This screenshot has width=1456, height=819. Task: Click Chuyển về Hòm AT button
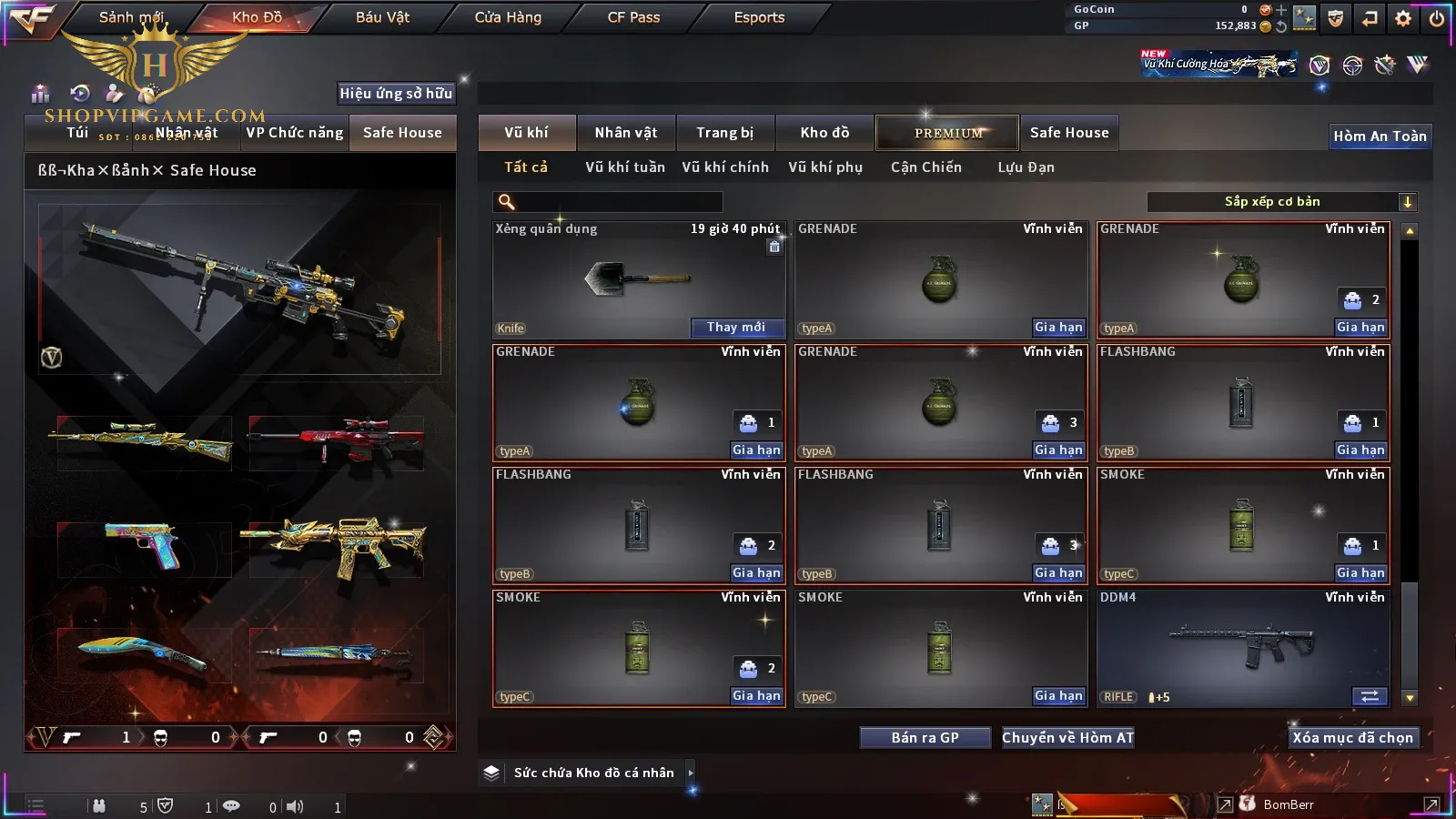tap(1068, 738)
